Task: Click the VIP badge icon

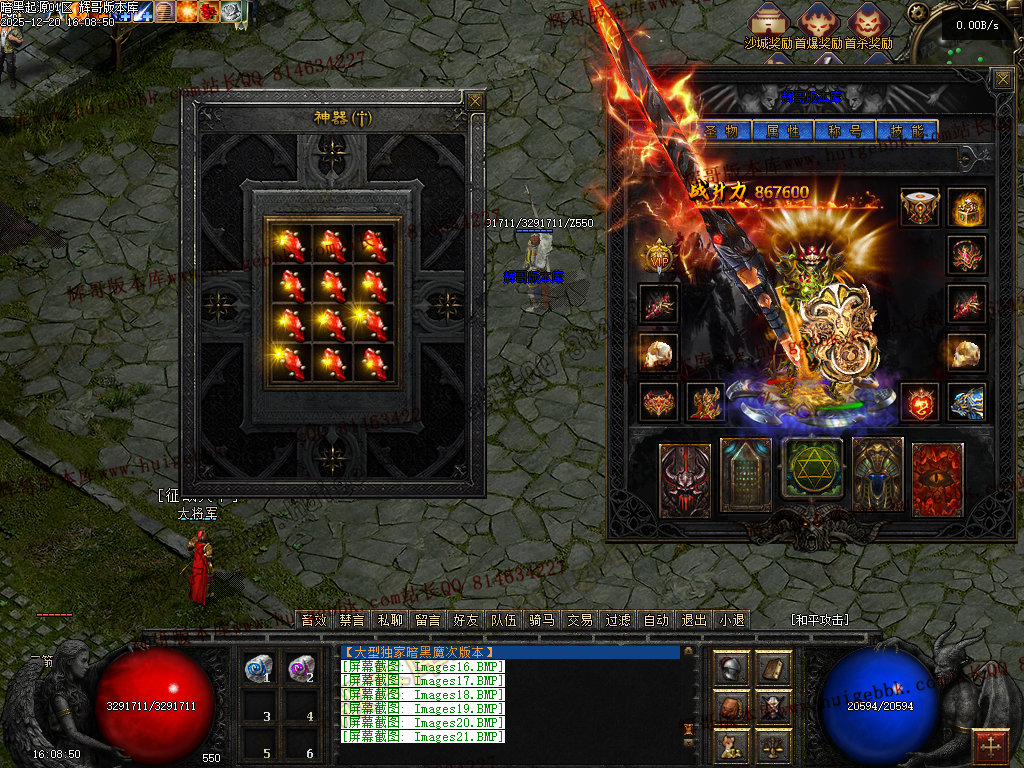Action: [x=659, y=256]
